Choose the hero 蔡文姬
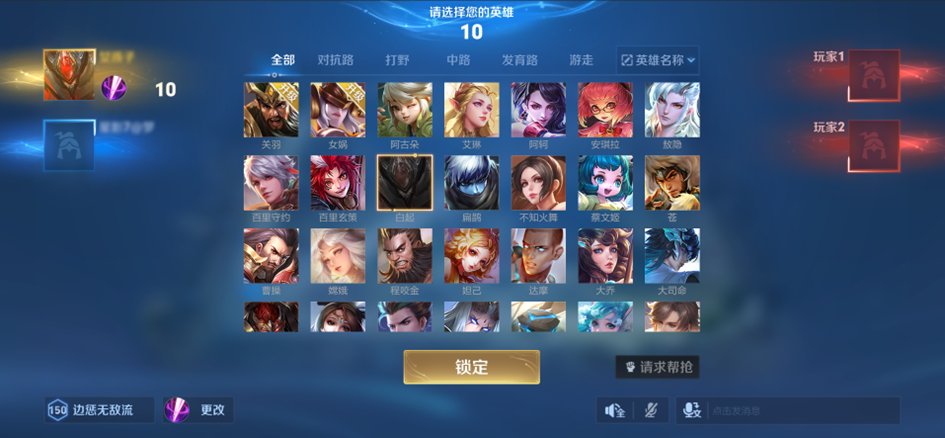The height and width of the screenshot is (438, 945). [x=605, y=183]
